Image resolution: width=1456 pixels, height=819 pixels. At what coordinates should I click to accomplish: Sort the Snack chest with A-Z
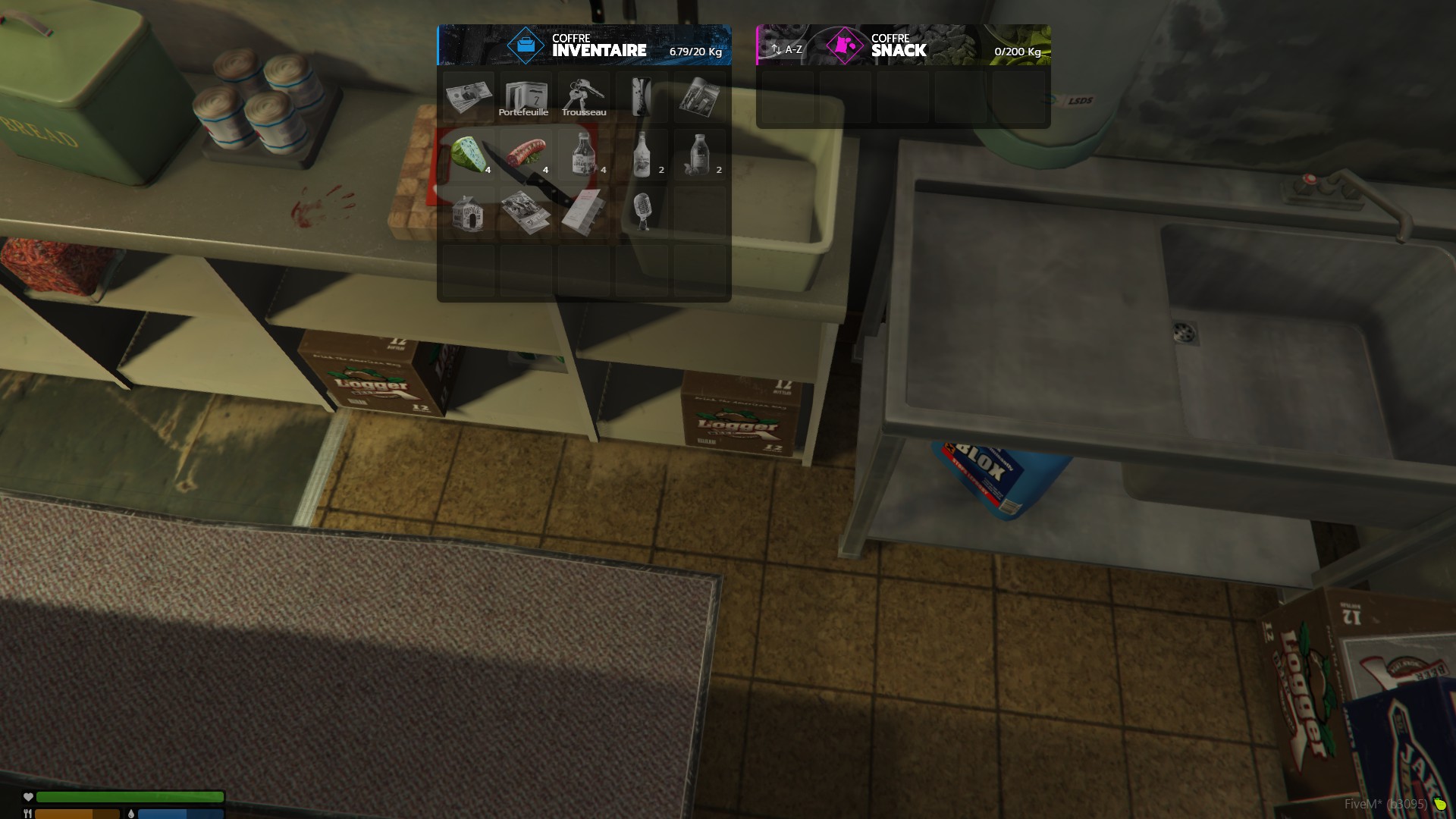click(x=786, y=49)
